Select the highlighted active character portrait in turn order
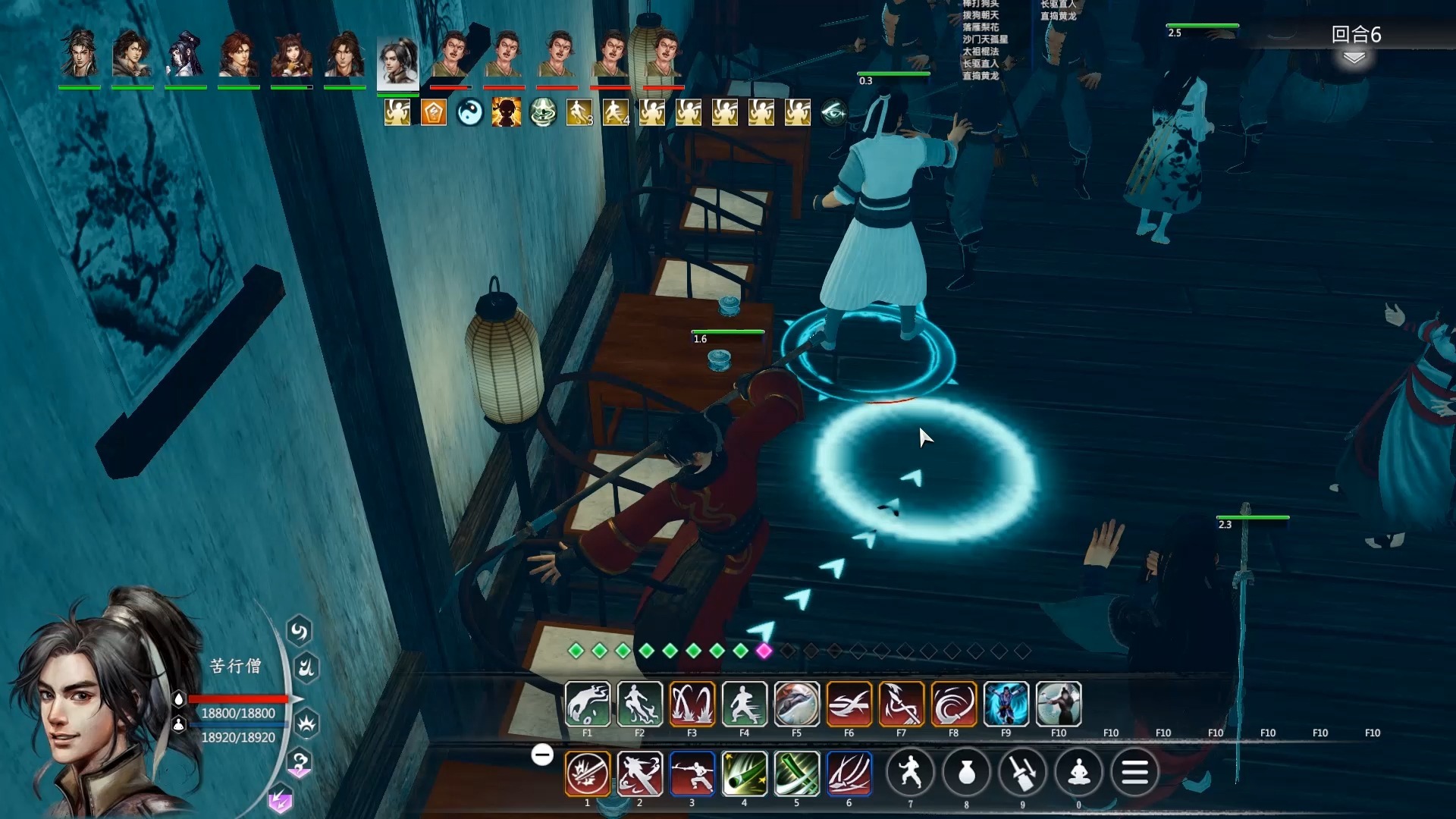Viewport: 1456px width, 819px height. (x=397, y=62)
